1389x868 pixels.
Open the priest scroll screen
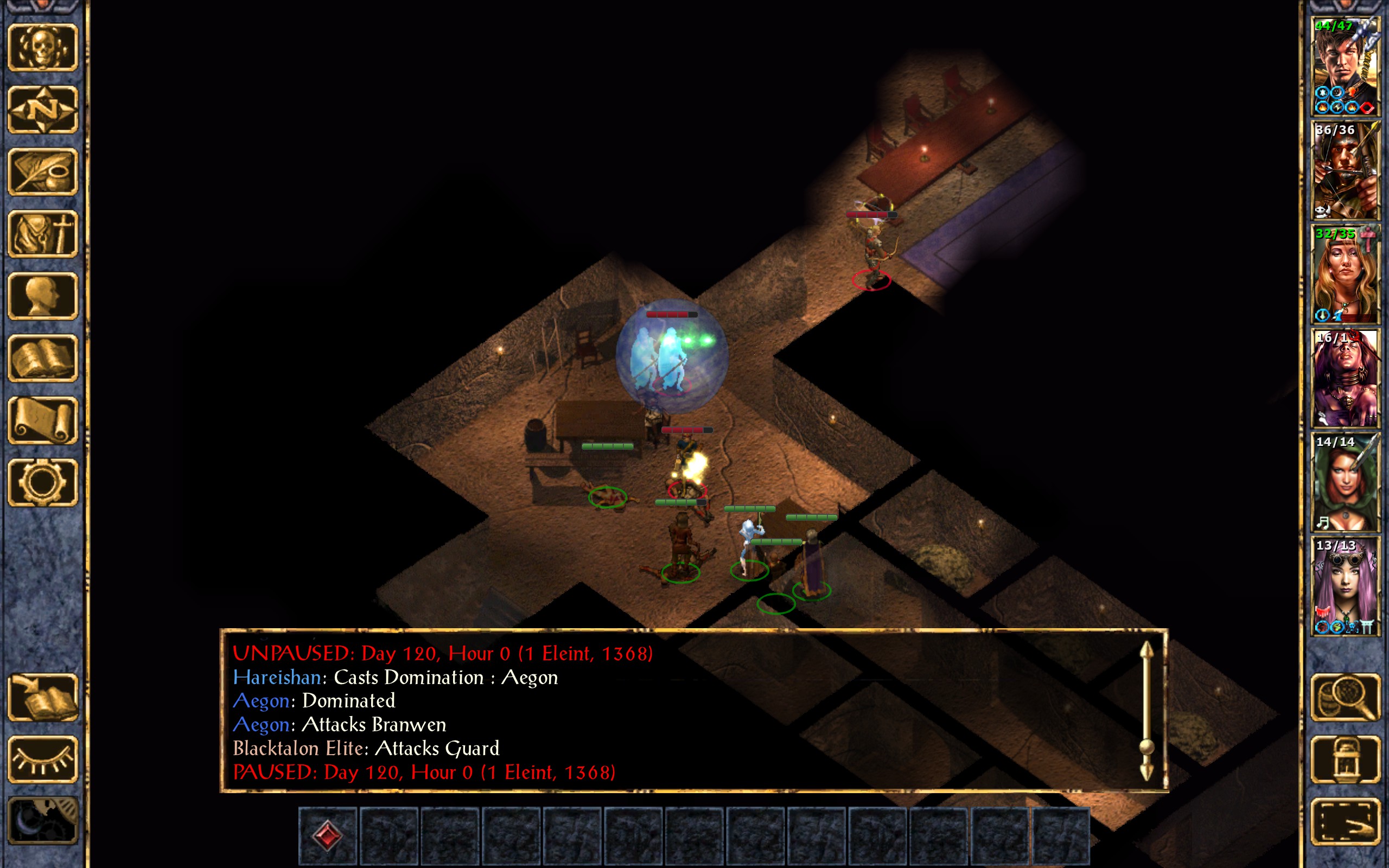[x=42, y=420]
